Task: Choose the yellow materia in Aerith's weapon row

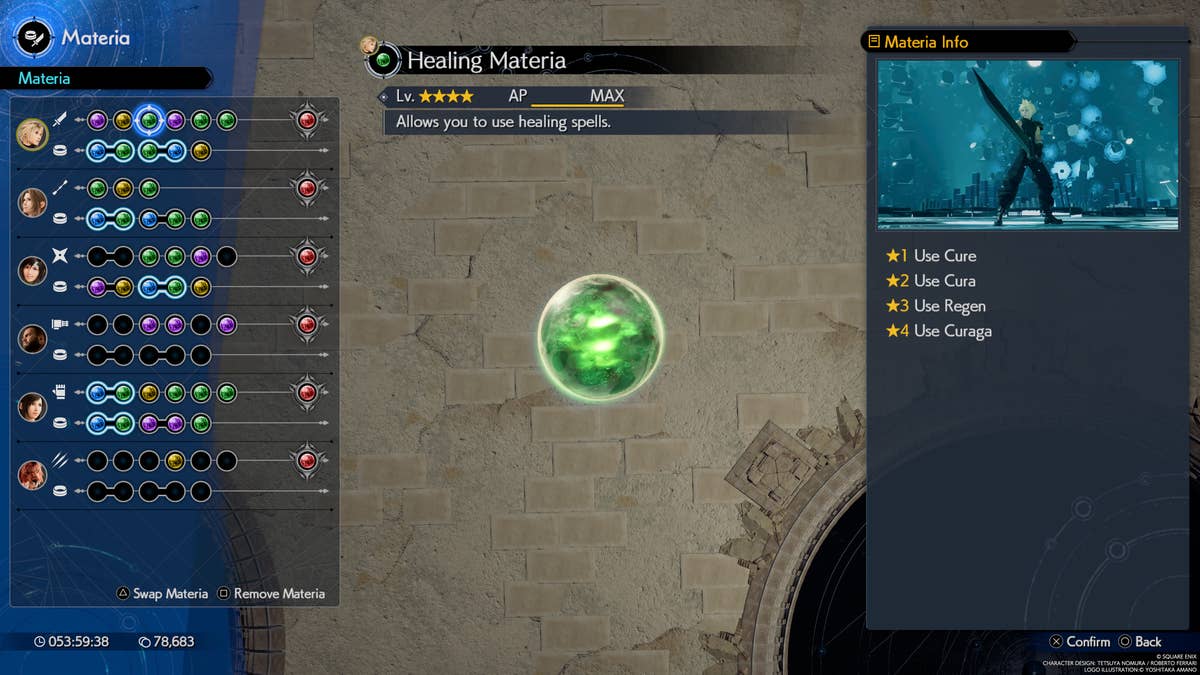Action: pyautogui.click(x=123, y=188)
